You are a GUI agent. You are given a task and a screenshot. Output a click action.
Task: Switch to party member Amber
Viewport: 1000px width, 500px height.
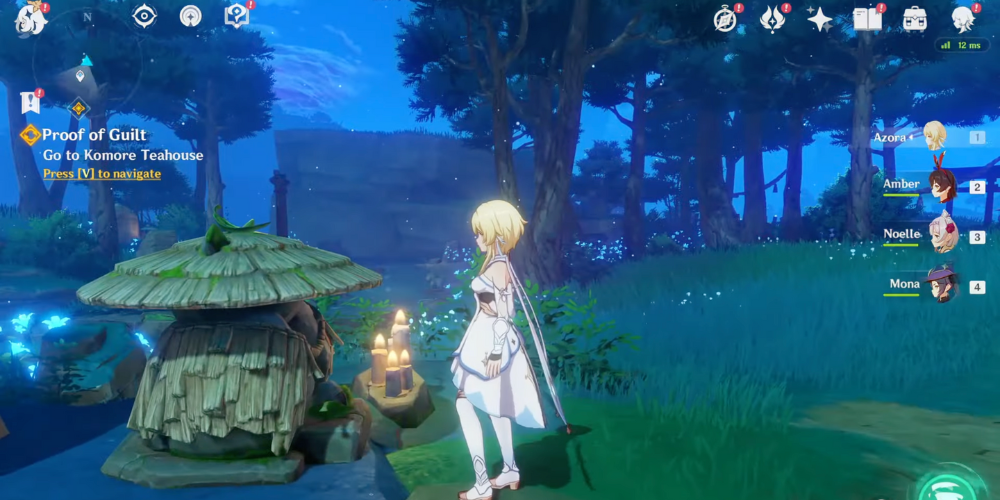point(941,185)
